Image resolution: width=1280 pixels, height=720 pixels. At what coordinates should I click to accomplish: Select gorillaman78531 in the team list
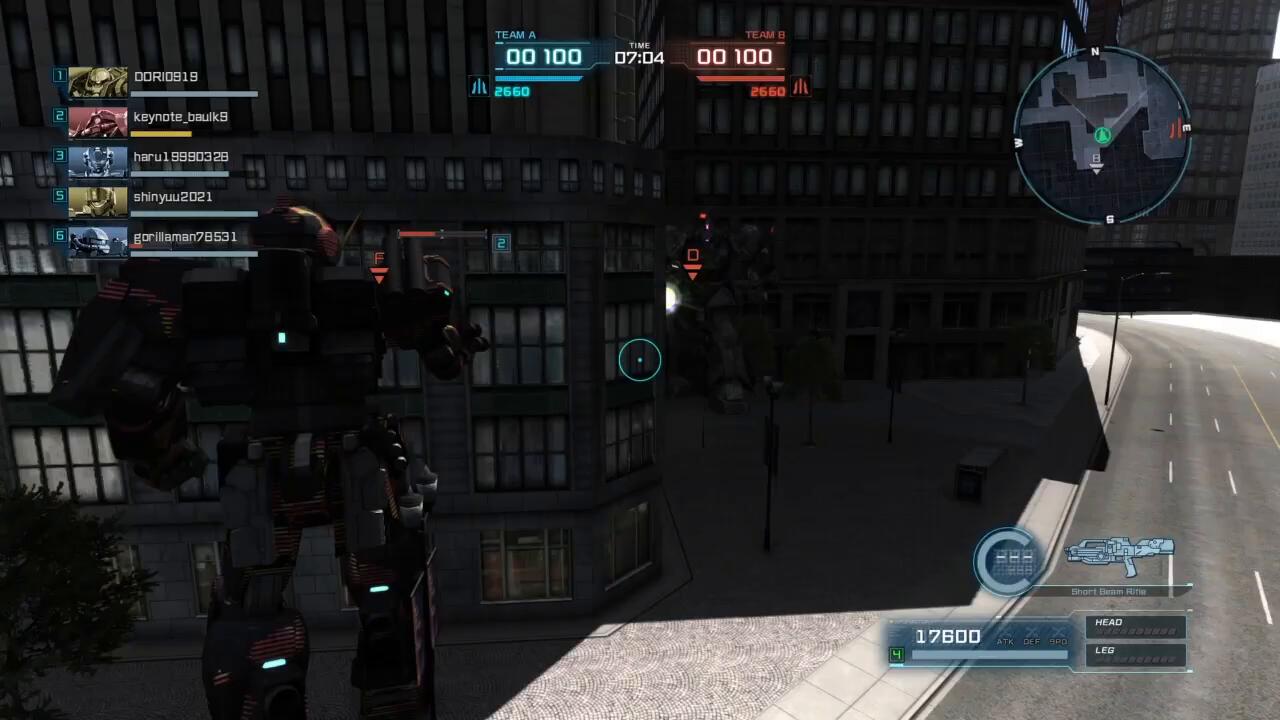pyautogui.click(x=185, y=238)
